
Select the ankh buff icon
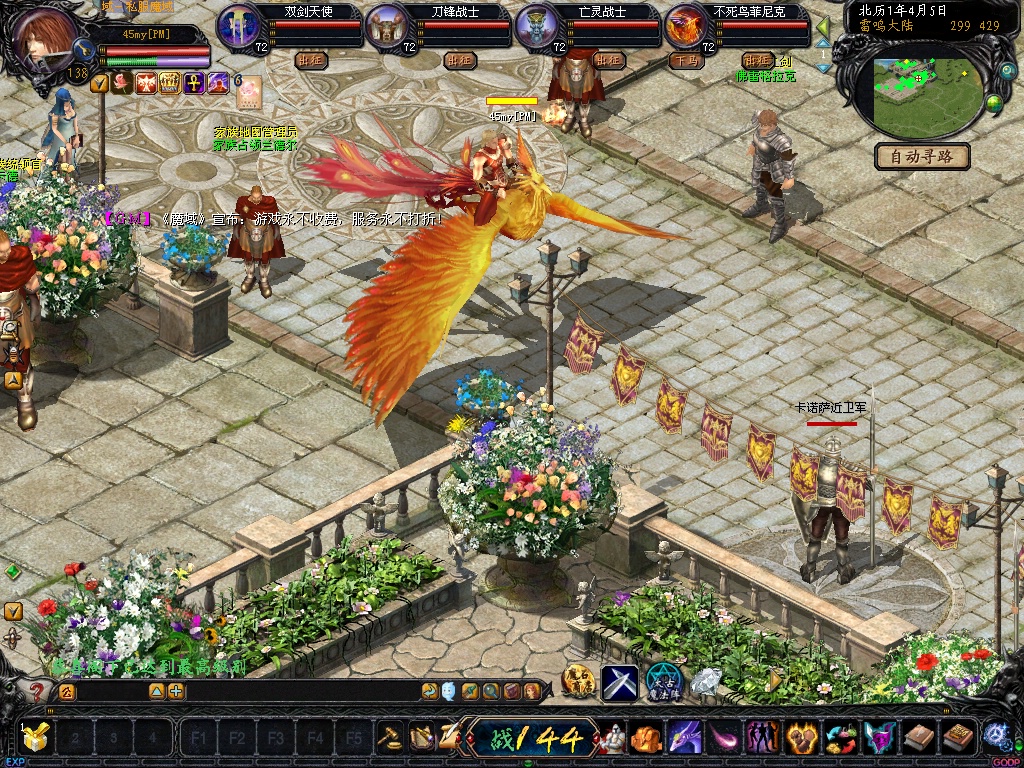[x=193, y=83]
